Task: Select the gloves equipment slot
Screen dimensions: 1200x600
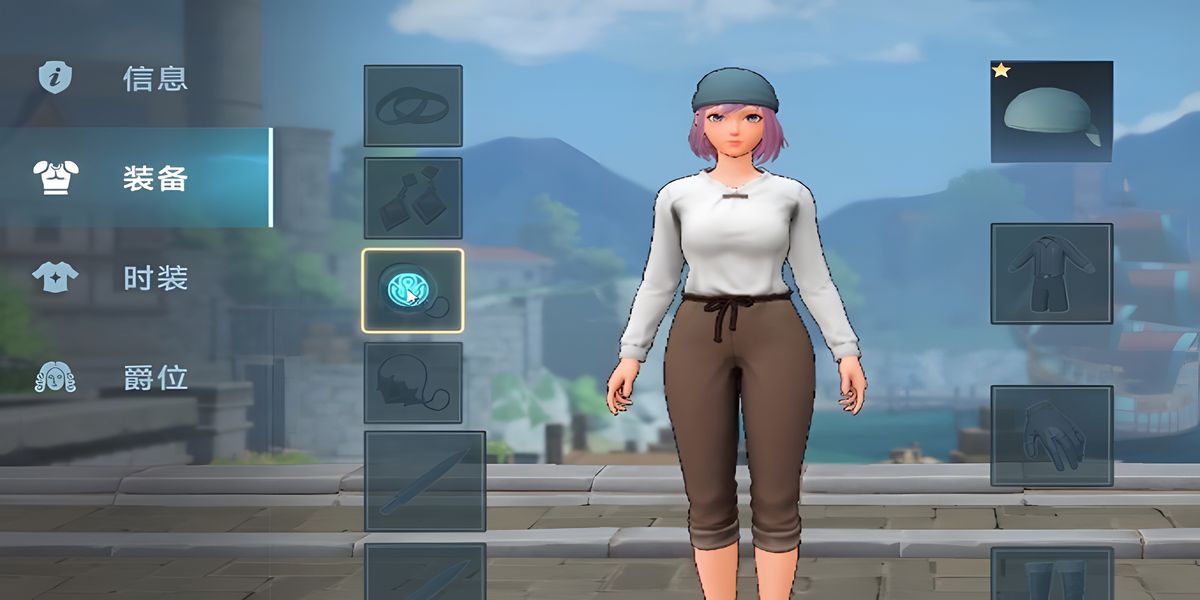Action: click(1051, 436)
